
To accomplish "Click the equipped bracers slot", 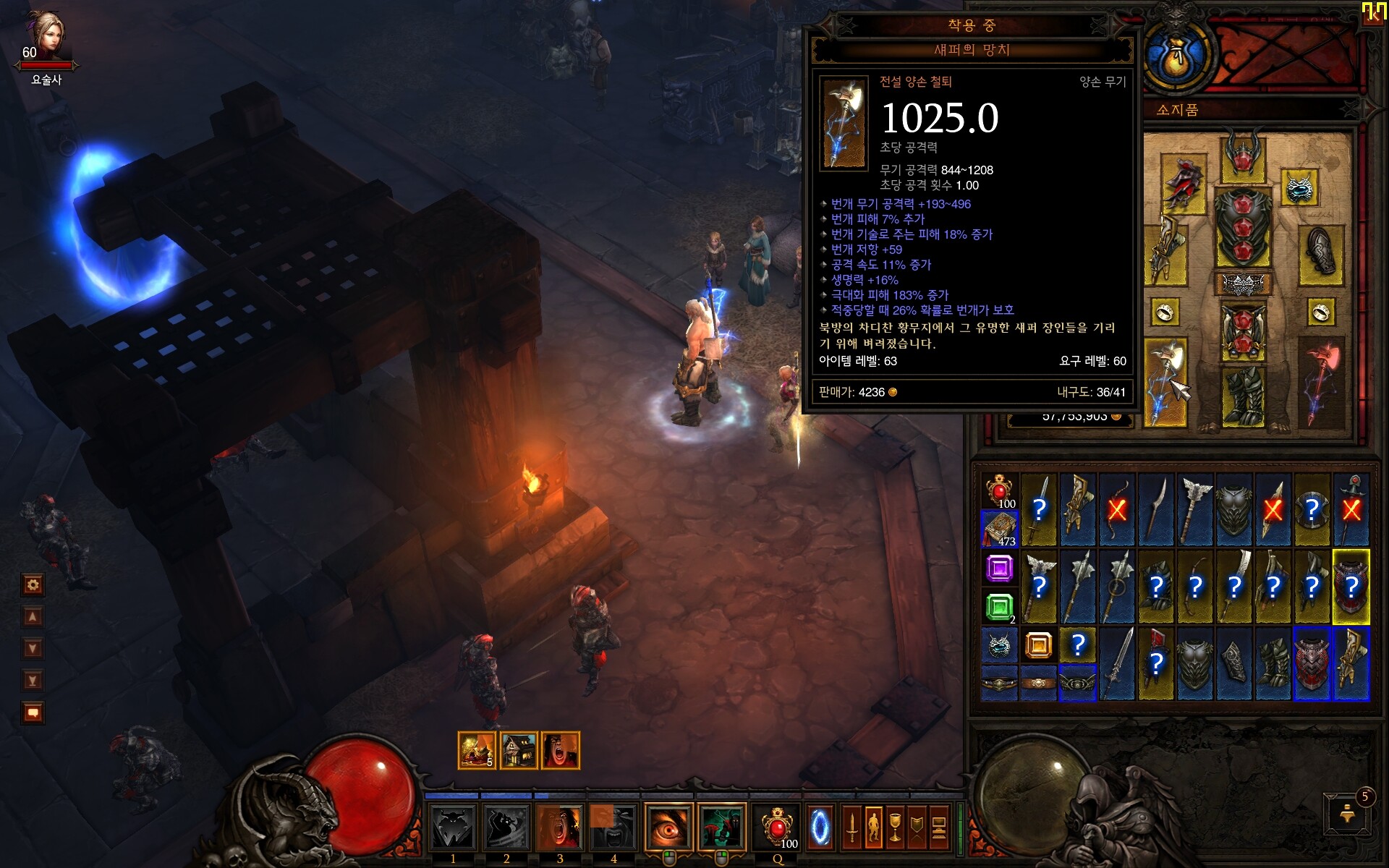I will (1321, 253).
